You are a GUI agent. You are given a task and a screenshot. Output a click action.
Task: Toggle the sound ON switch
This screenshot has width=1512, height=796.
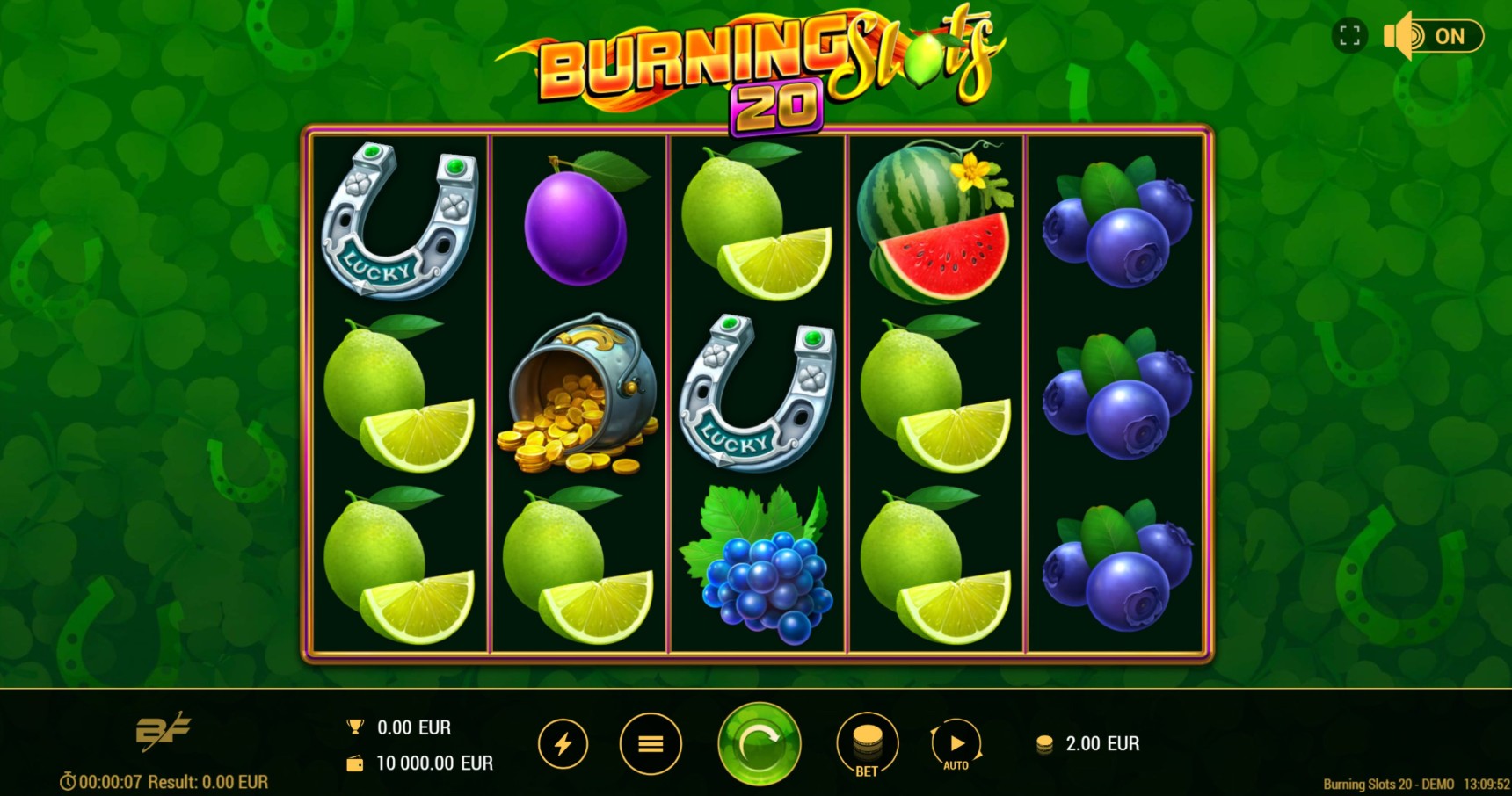point(1450,36)
